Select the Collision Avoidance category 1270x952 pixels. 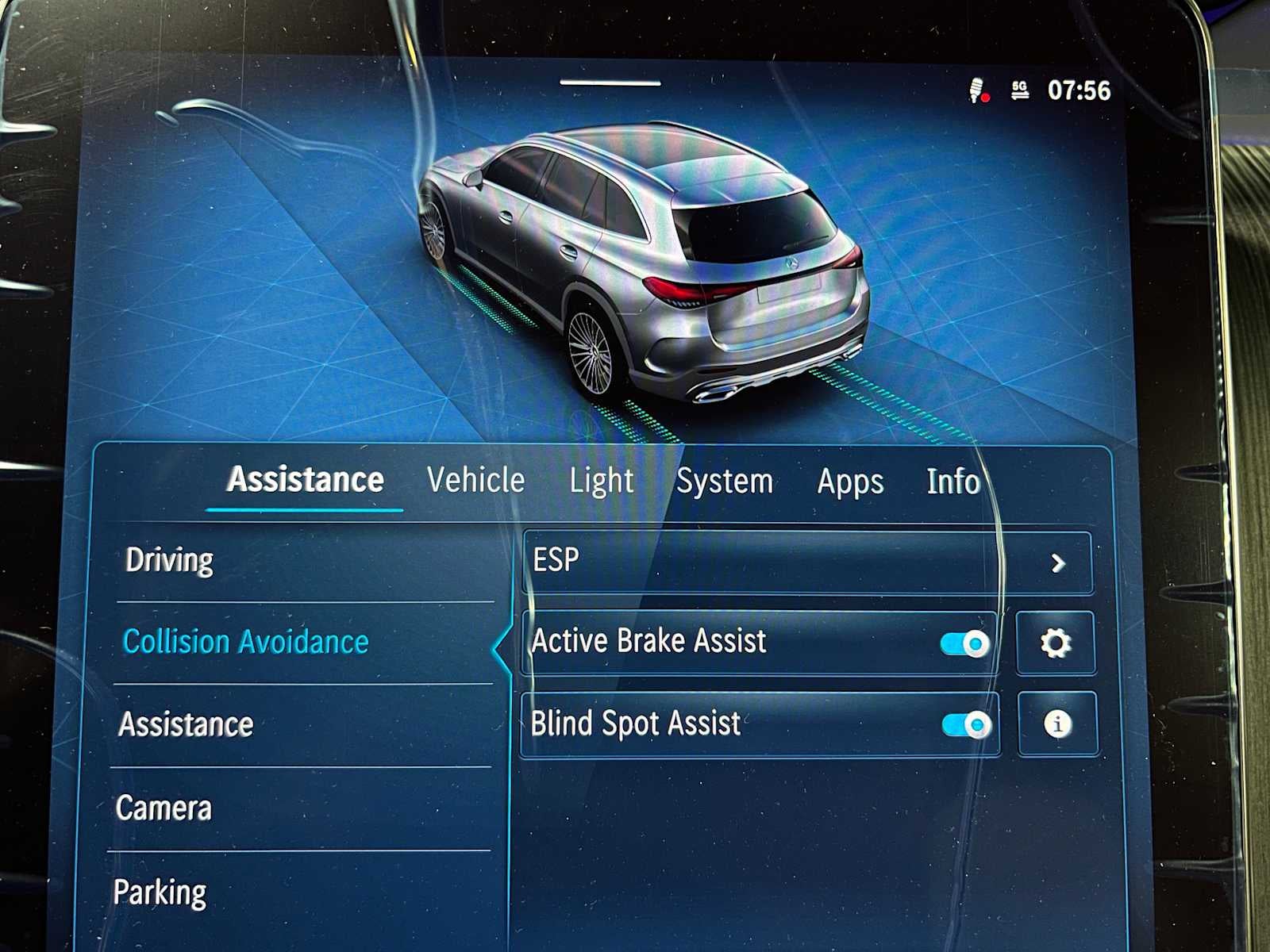tap(246, 642)
